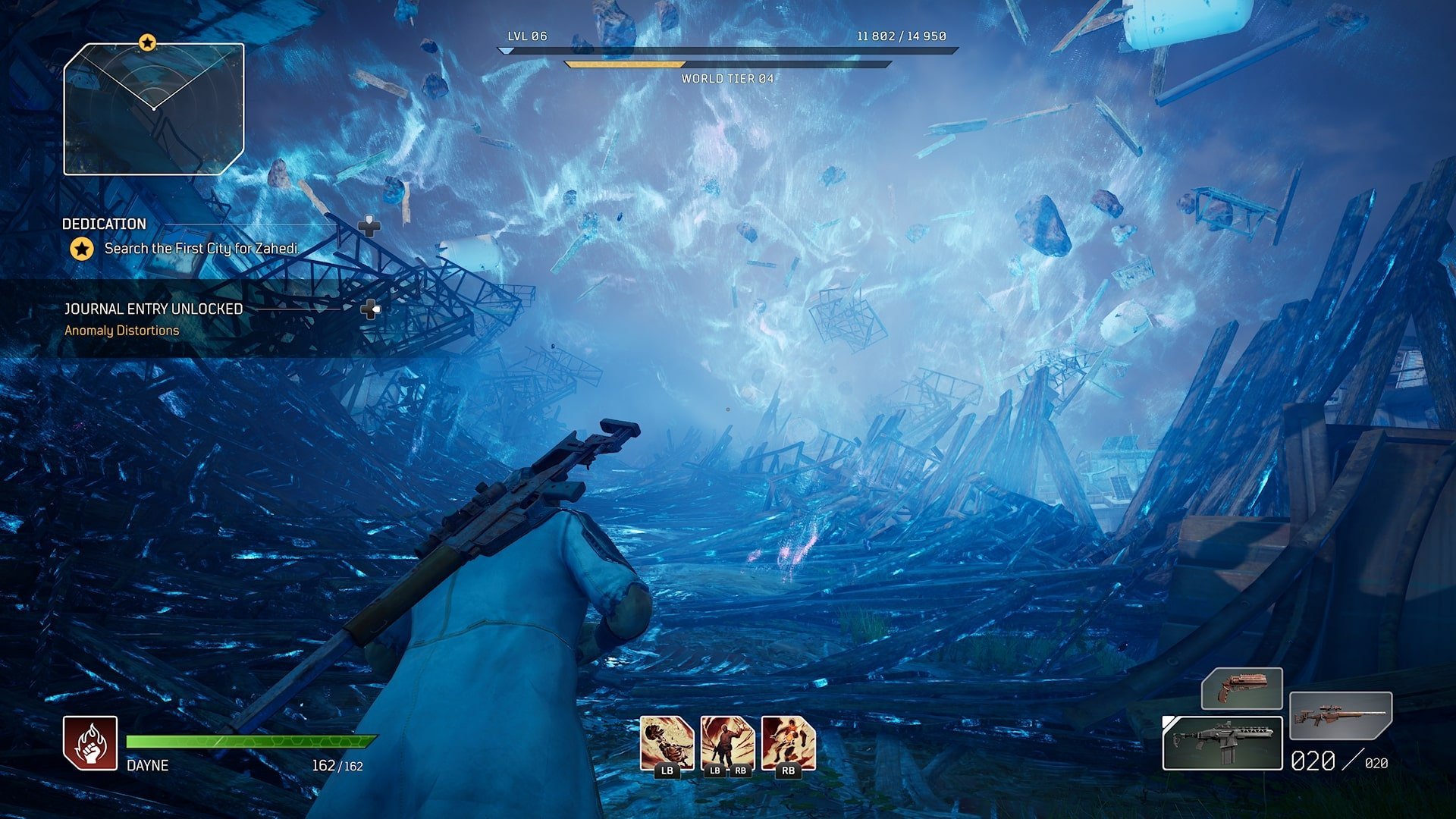This screenshot has width=1456, height=819.
Task: Click the flaming fist class icon
Action: [90, 743]
